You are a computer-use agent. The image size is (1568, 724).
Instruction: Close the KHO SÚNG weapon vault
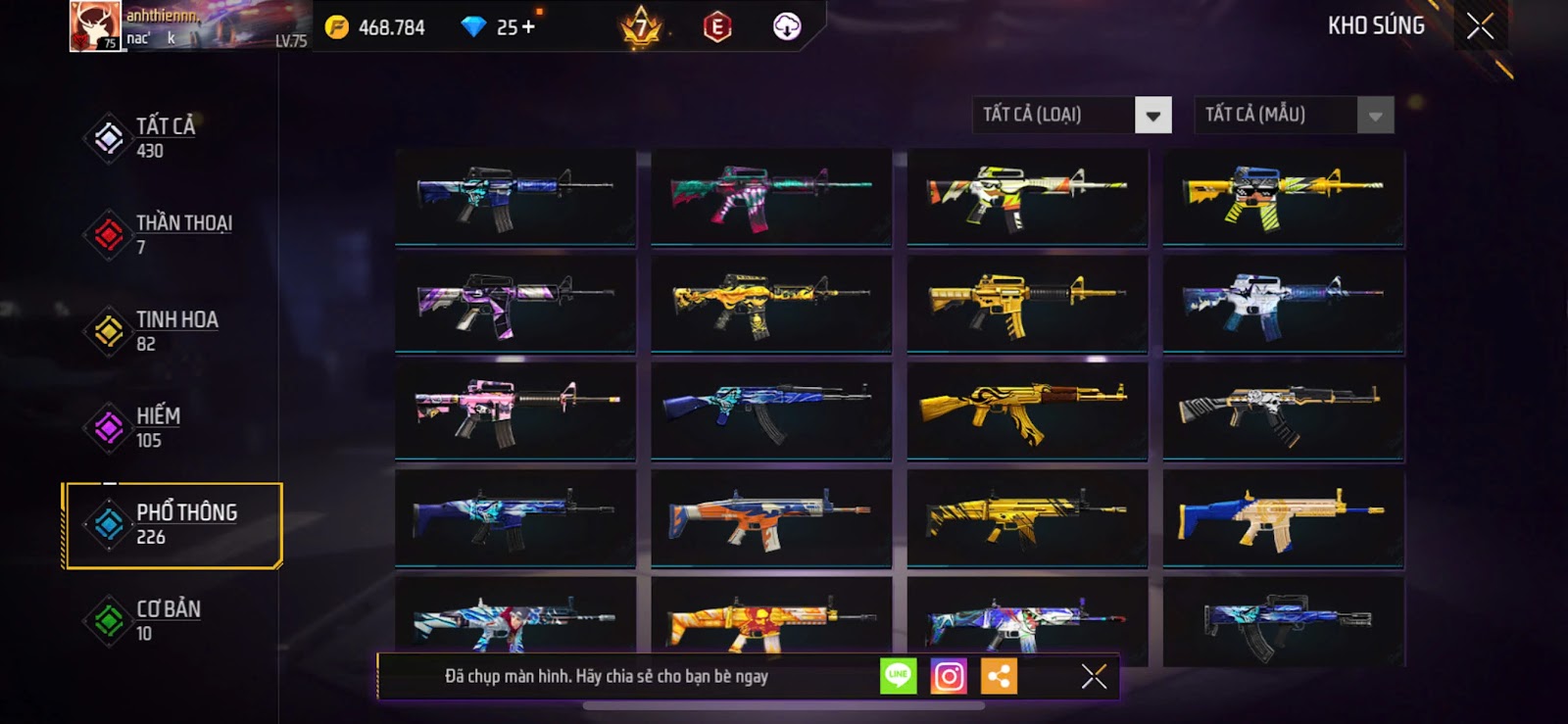[x=1480, y=25]
